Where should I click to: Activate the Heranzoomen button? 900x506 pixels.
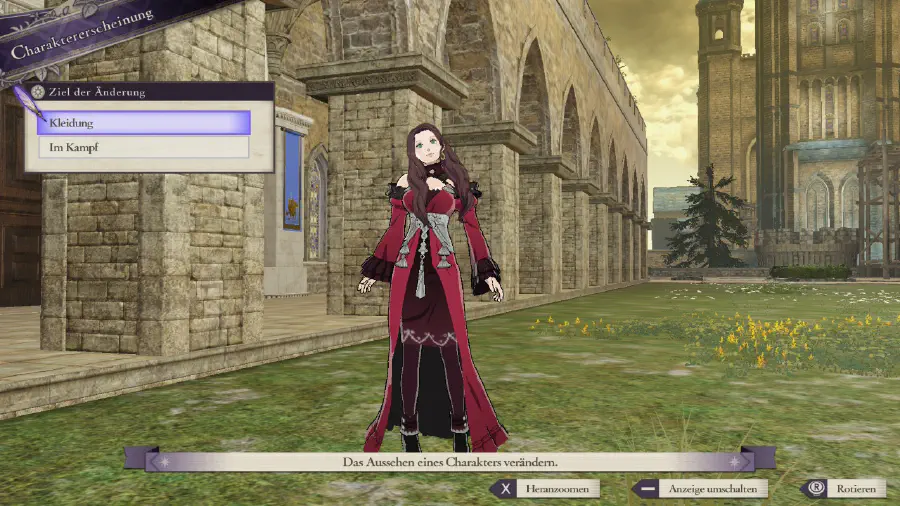(547, 489)
